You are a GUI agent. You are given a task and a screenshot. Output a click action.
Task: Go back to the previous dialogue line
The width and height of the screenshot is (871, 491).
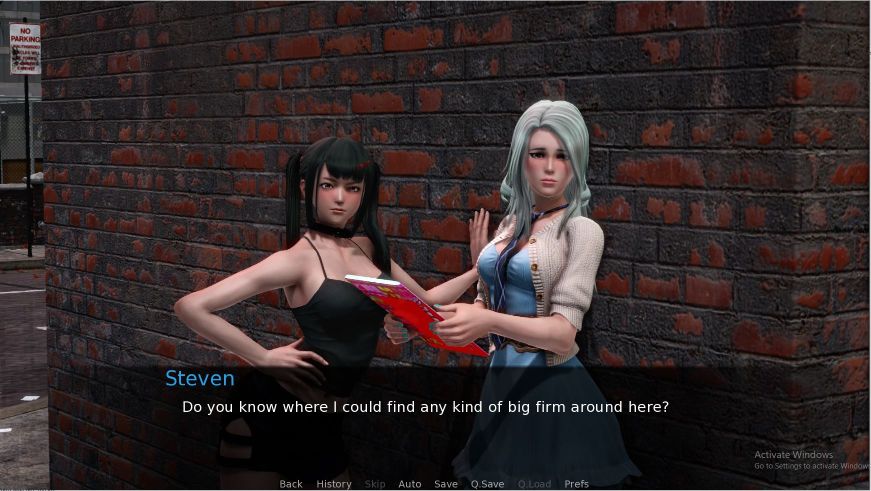click(291, 484)
